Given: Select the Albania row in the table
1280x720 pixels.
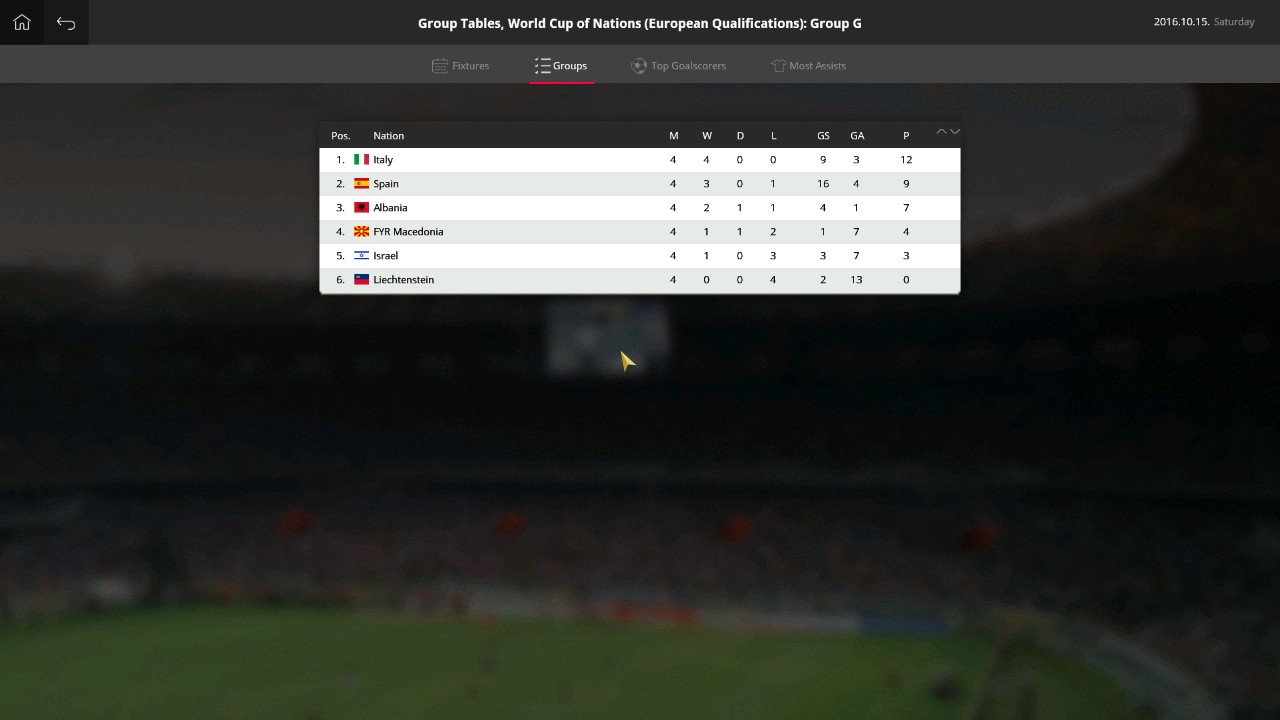Looking at the screenshot, I should (640, 207).
